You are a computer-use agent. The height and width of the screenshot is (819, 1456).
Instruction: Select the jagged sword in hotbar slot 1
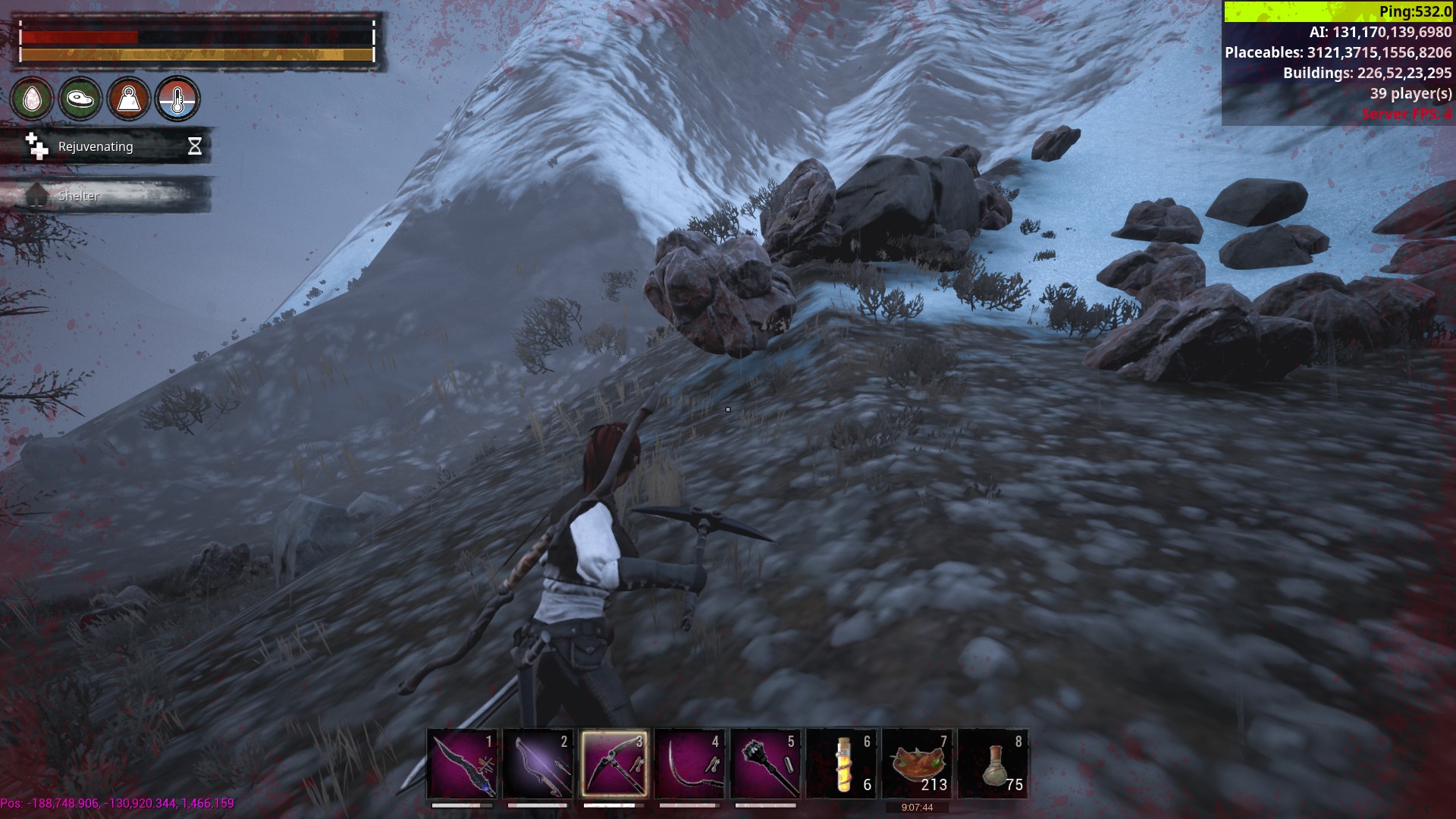click(463, 763)
